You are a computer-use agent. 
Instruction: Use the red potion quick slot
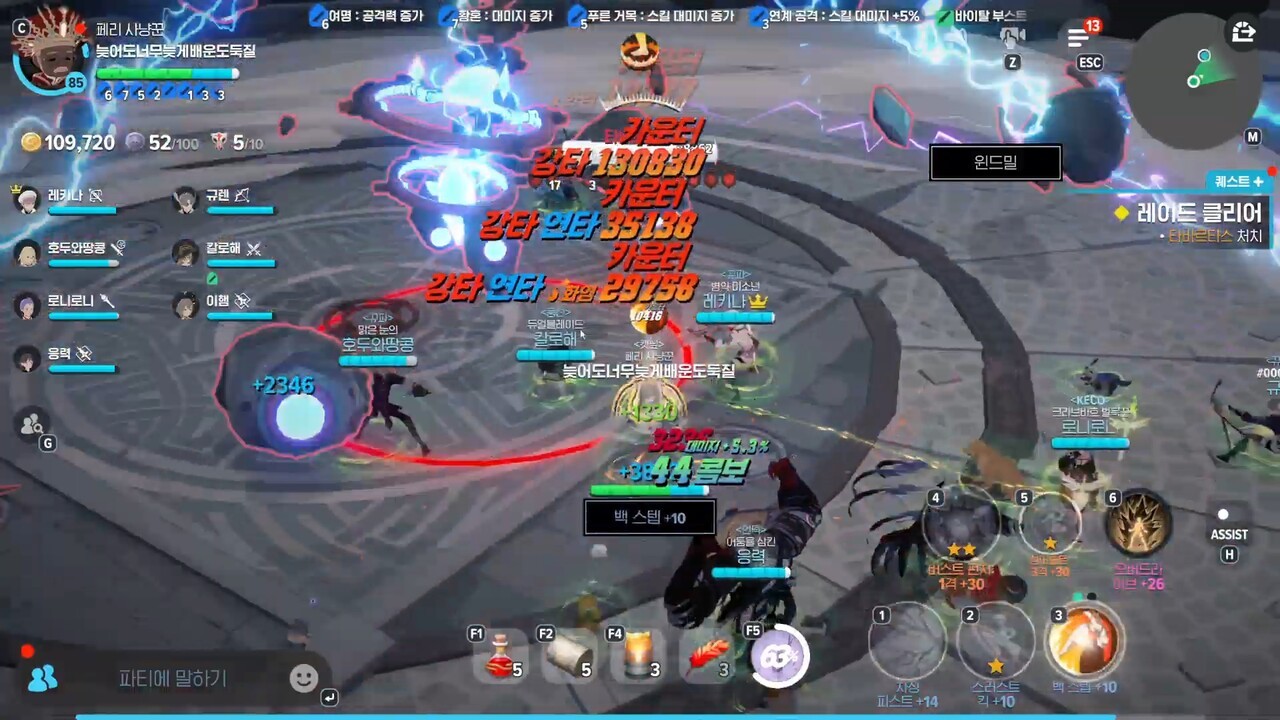pos(501,655)
